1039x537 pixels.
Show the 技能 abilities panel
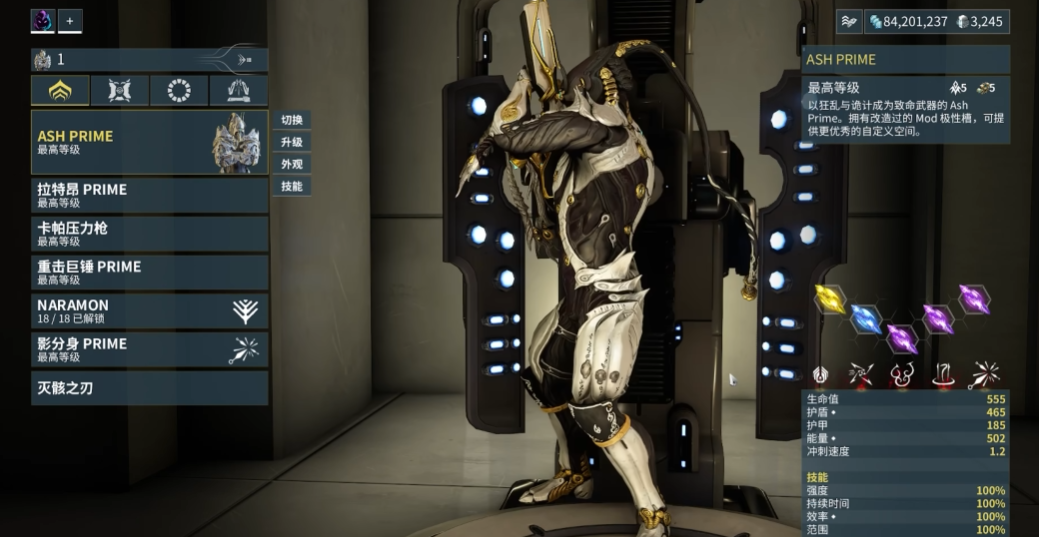(291, 186)
